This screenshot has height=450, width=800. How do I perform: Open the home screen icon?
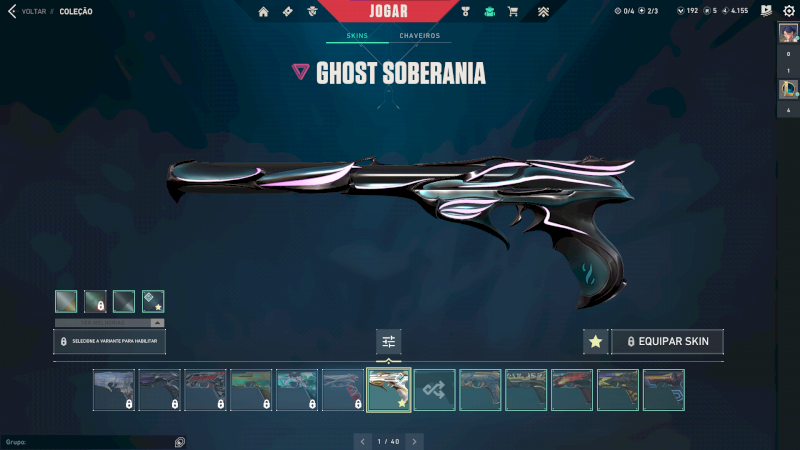[x=264, y=12]
